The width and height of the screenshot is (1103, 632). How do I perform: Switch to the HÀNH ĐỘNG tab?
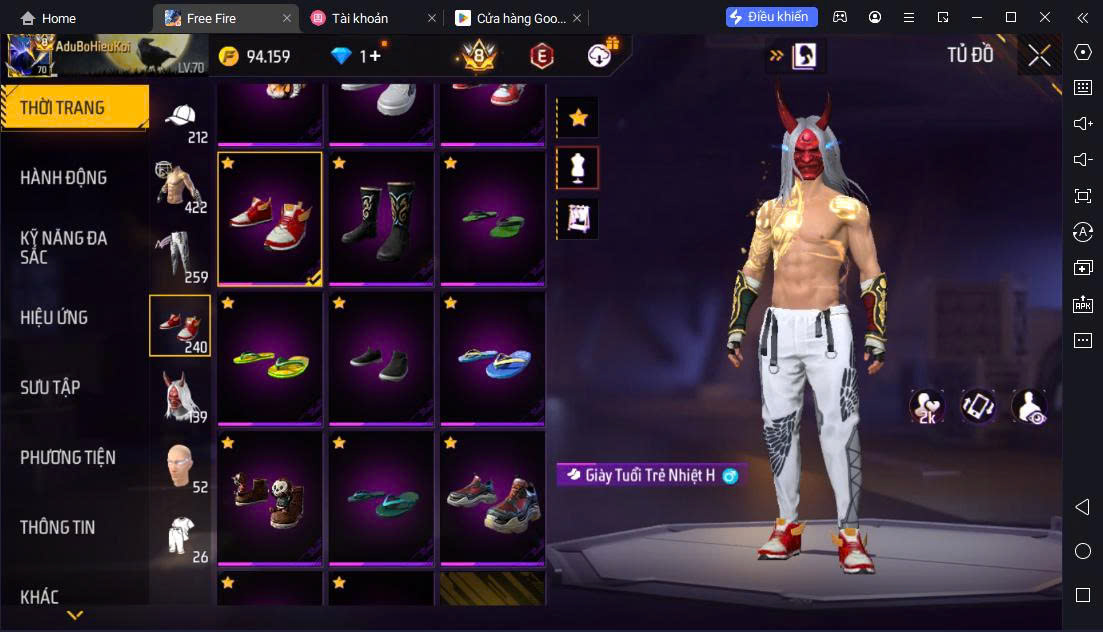pyautogui.click(x=63, y=178)
